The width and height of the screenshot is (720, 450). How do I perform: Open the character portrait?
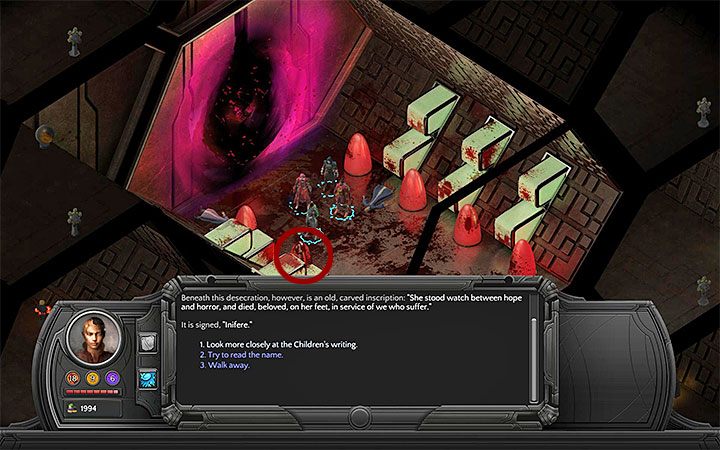pyautogui.click(x=92, y=337)
